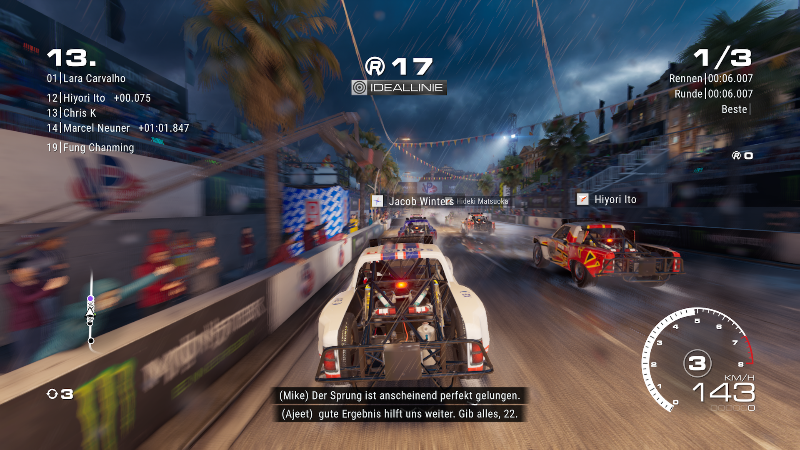This screenshot has width=800, height=450.
Task: Click the IDEALLINIE objective badge
Action: click(399, 88)
